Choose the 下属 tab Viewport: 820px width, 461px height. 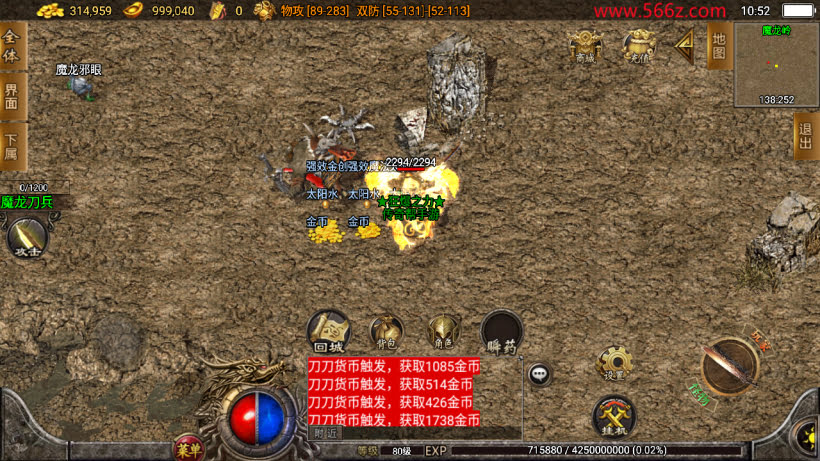12,145
